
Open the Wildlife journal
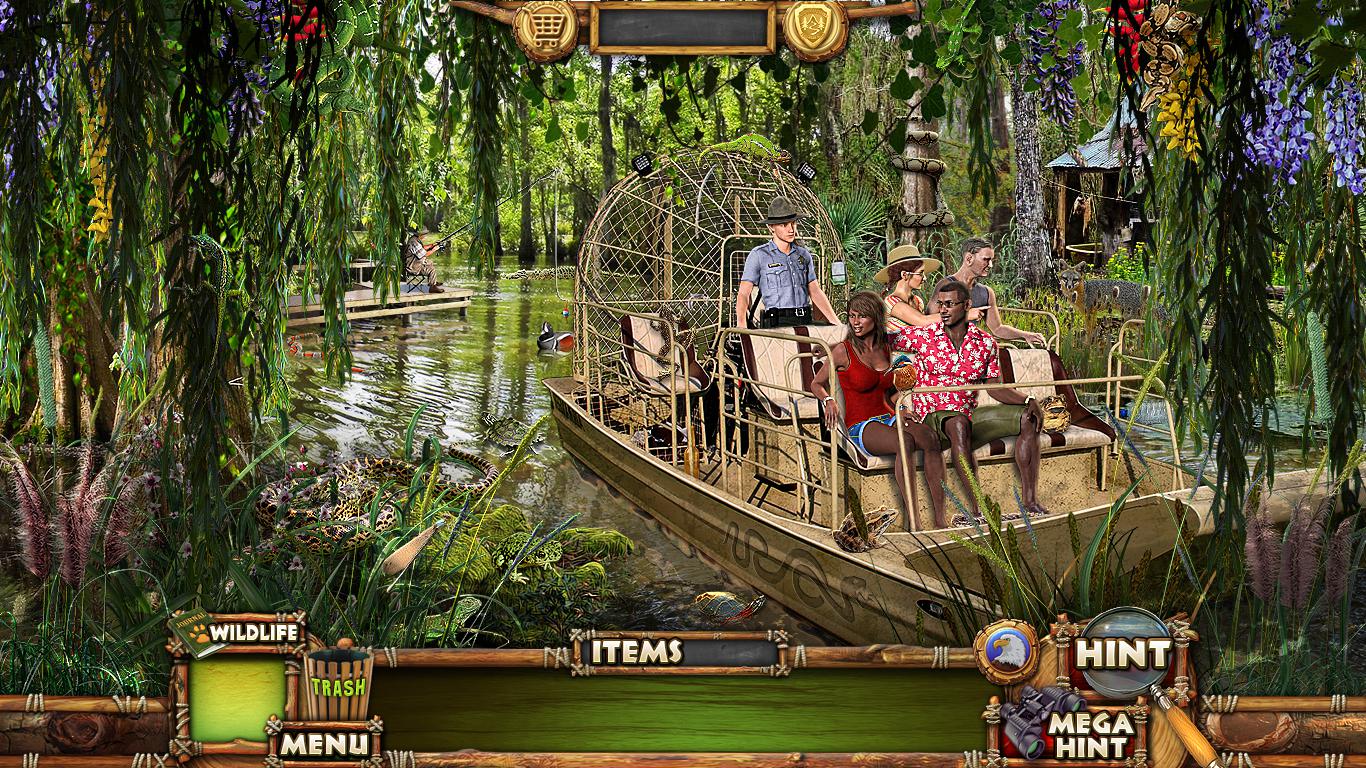pyautogui.click(x=238, y=633)
